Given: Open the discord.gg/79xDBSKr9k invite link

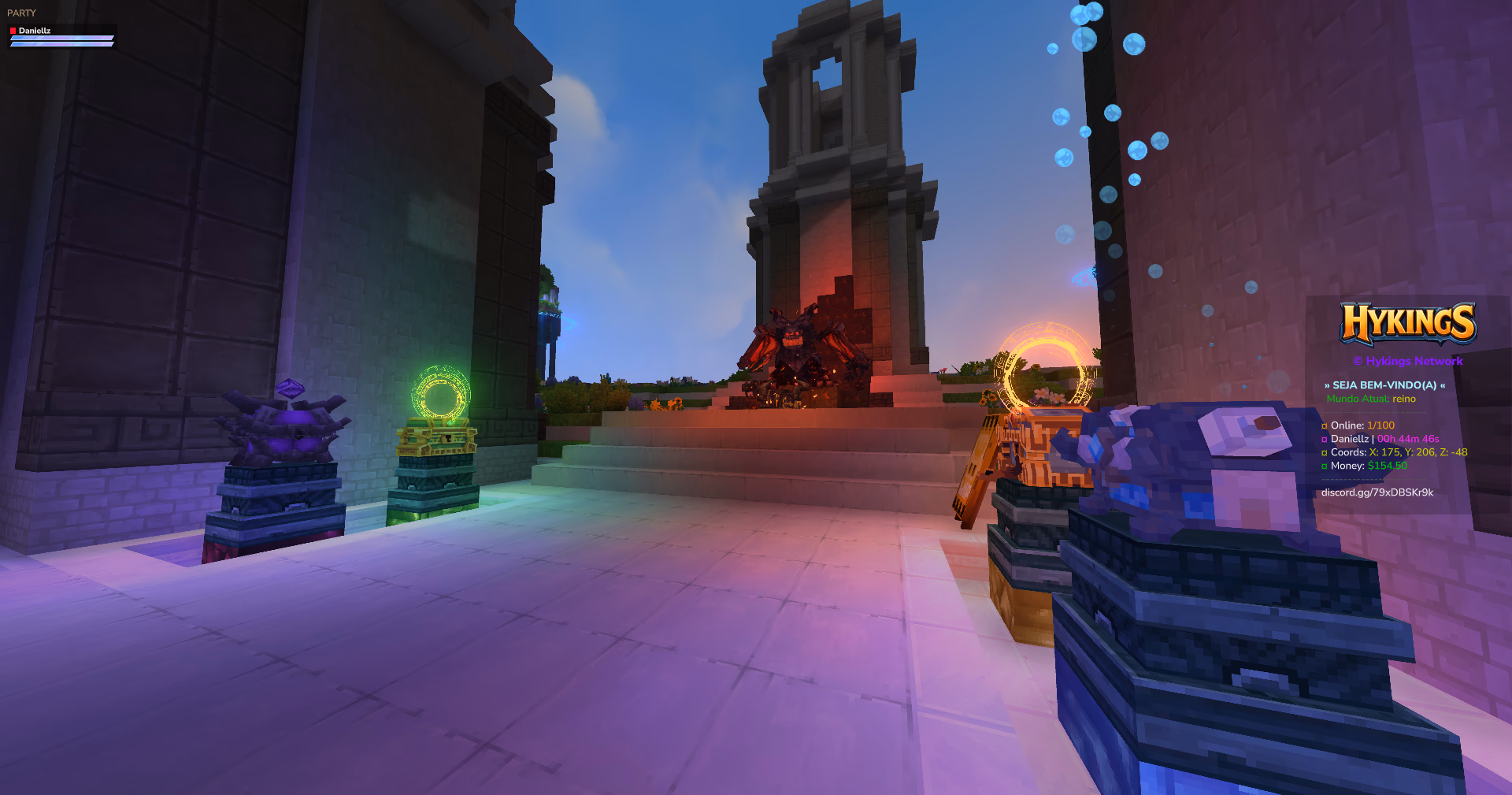Looking at the screenshot, I should coord(1377,492).
